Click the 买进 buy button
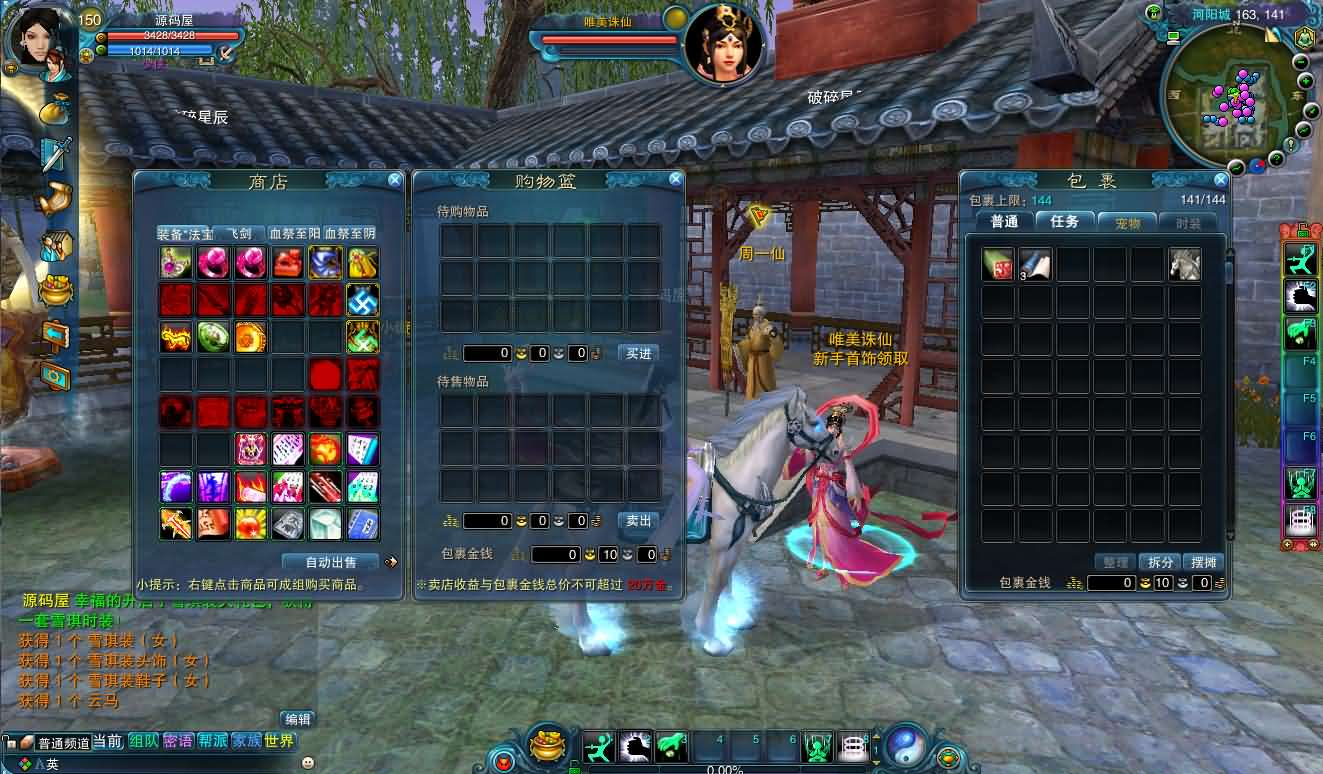 pos(639,353)
